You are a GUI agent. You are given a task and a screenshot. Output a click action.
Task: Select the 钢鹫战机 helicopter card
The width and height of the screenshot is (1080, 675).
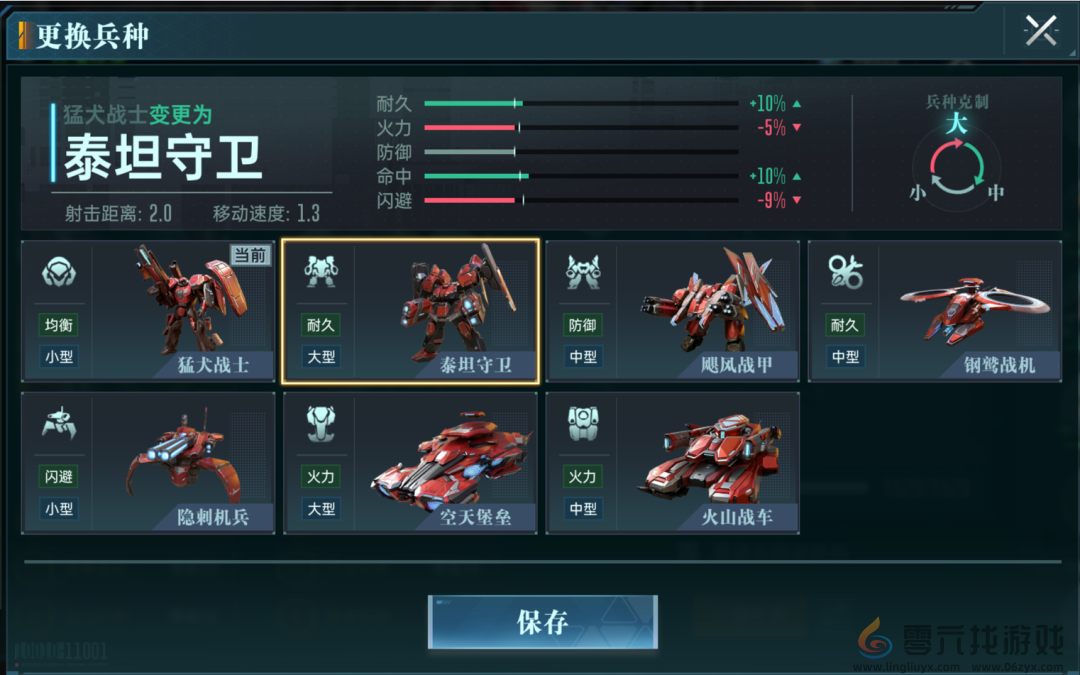(934, 311)
